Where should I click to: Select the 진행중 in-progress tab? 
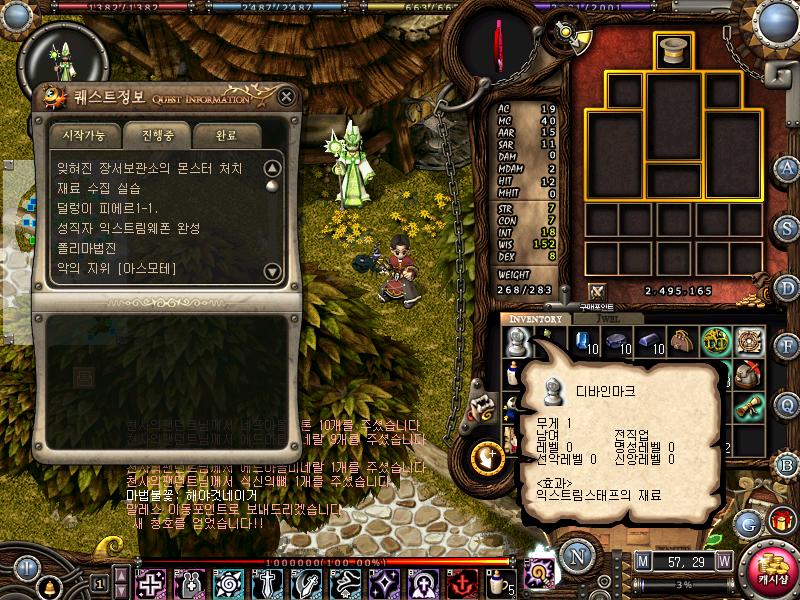[157, 134]
